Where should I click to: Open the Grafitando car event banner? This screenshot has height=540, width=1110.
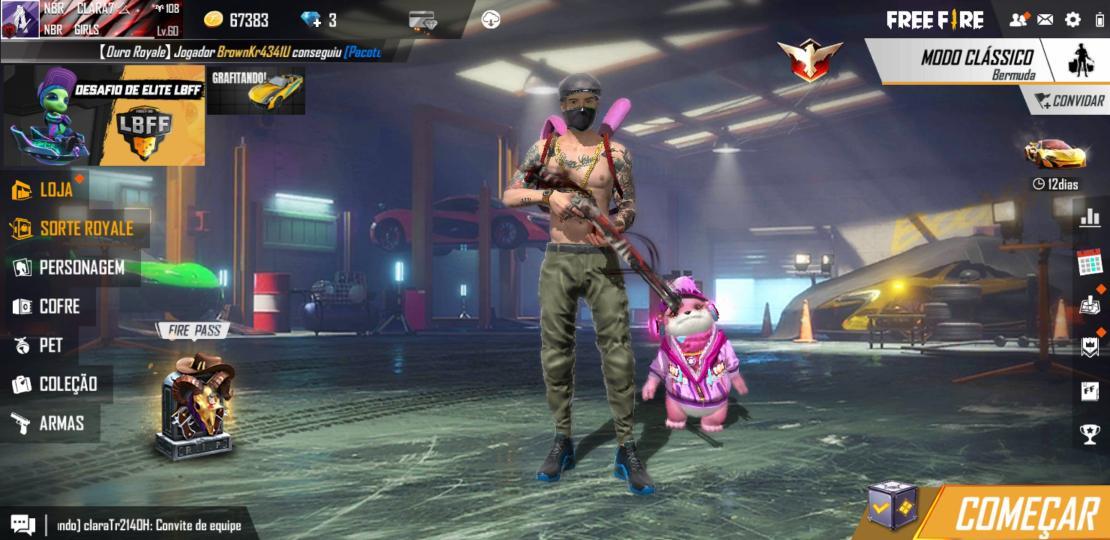tap(256, 91)
